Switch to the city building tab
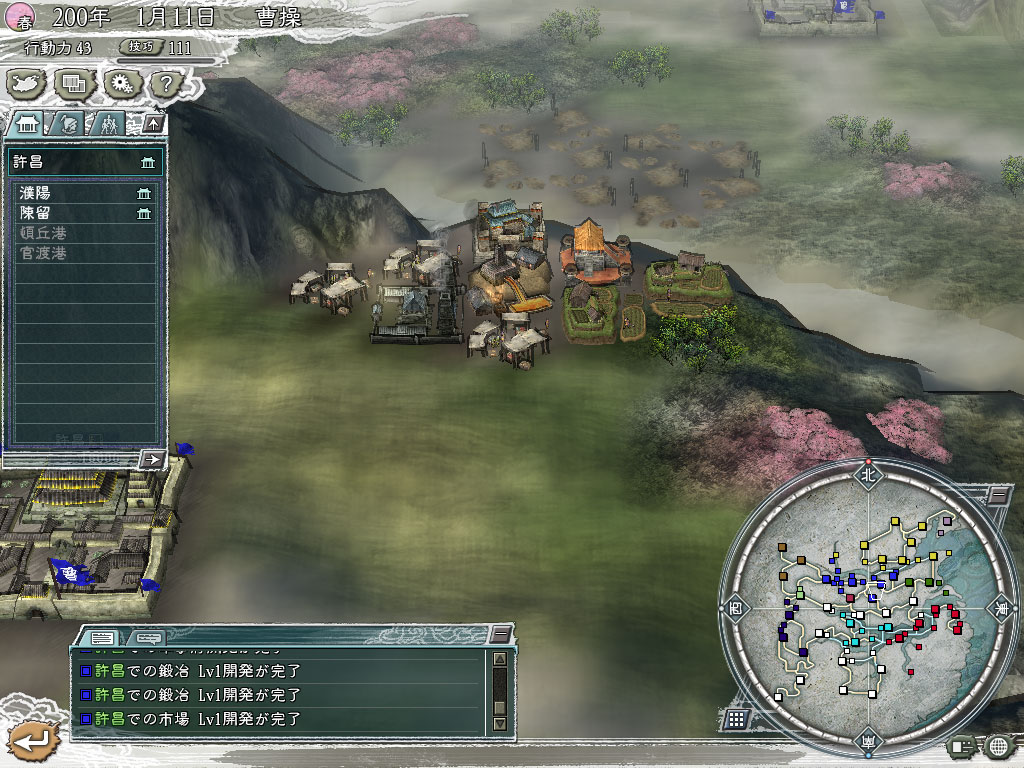Image resolution: width=1024 pixels, height=768 pixels. pos(26,124)
